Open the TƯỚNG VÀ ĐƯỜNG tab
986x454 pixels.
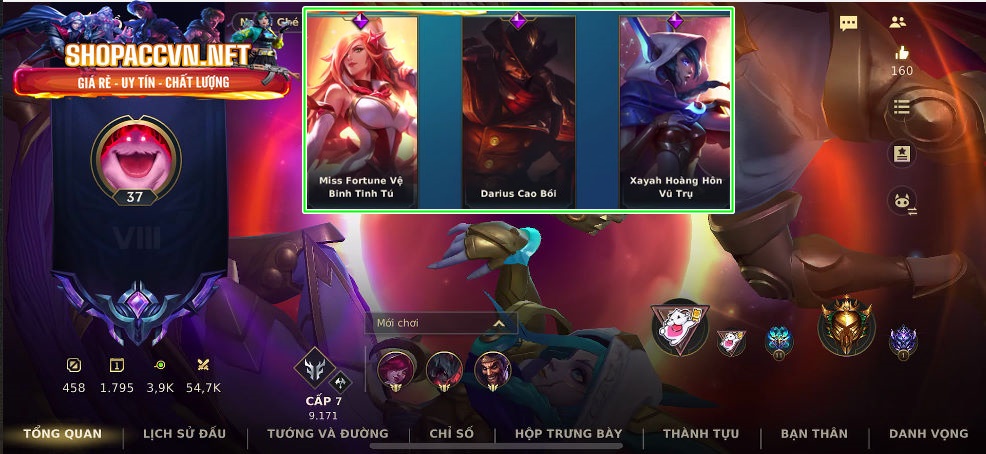tap(327, 434)
